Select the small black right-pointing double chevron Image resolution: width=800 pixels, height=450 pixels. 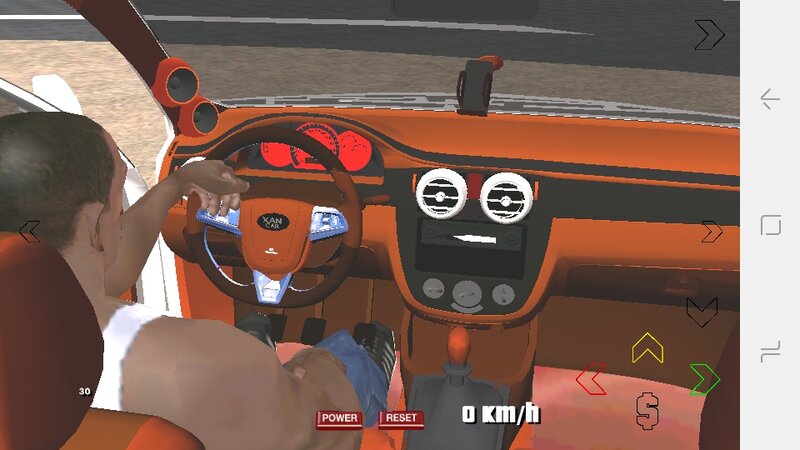(711, 231)
